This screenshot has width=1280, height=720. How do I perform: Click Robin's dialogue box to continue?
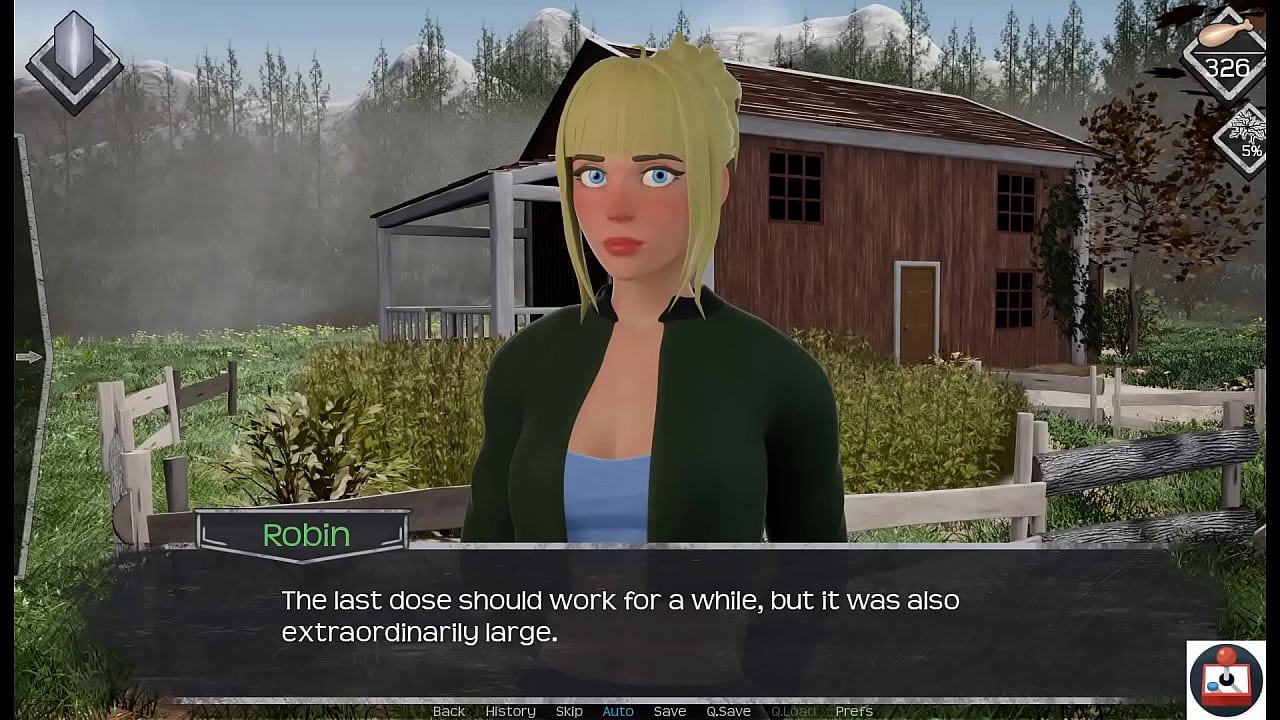640,620
